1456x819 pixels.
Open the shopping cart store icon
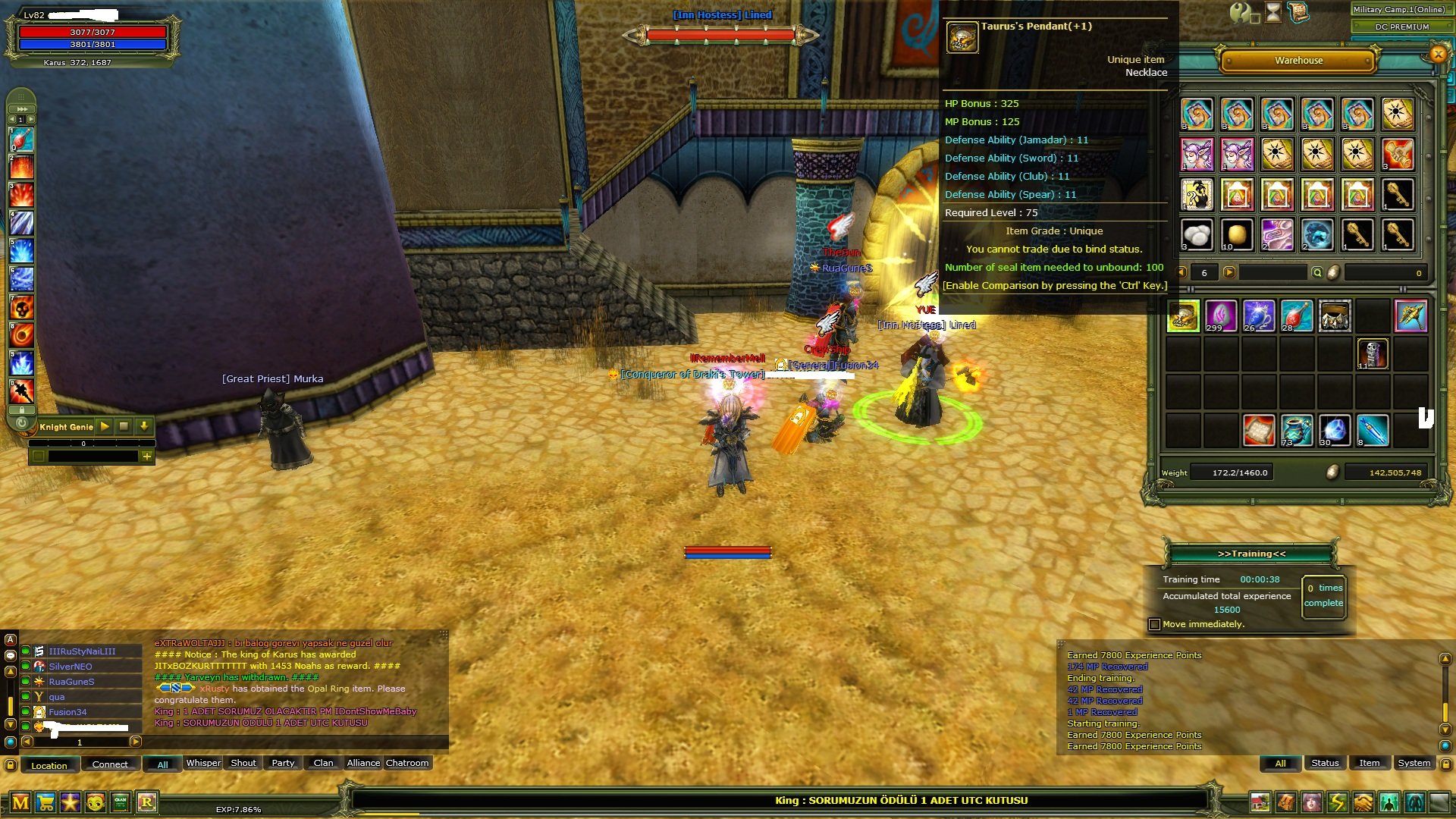coord(45,802)
